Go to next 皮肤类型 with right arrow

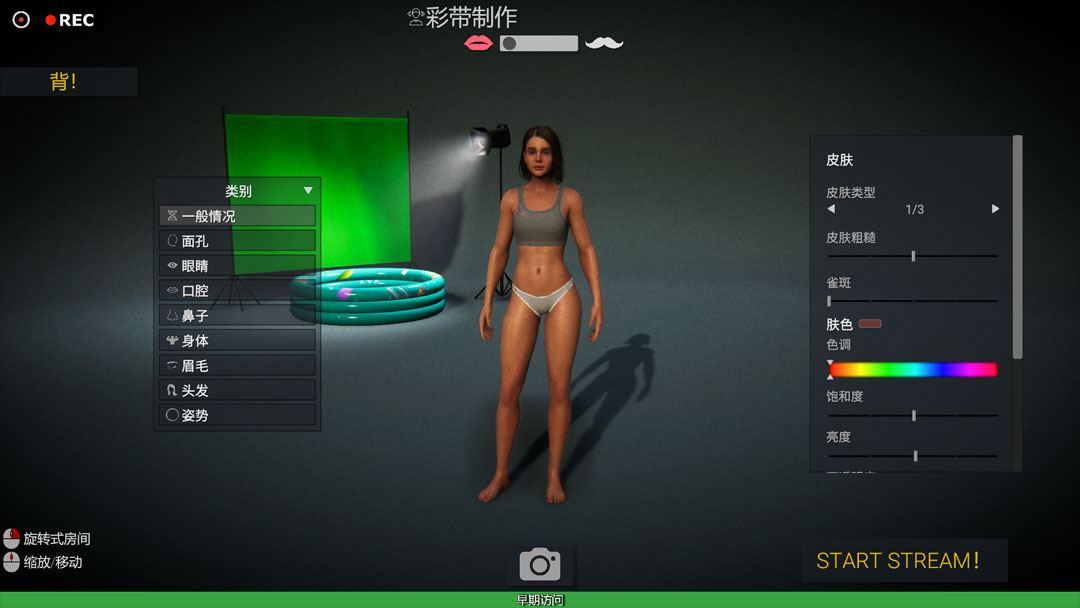pos(995,209)
